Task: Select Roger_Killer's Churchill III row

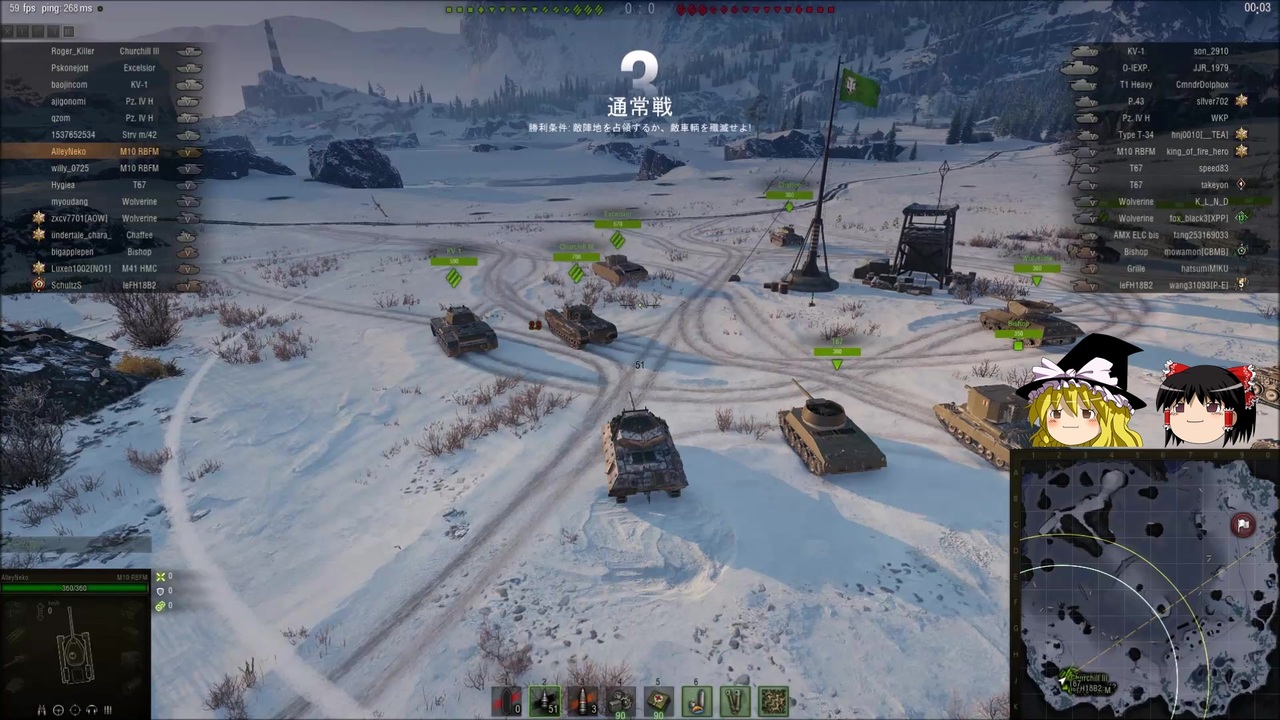Action: coord(100,51)
